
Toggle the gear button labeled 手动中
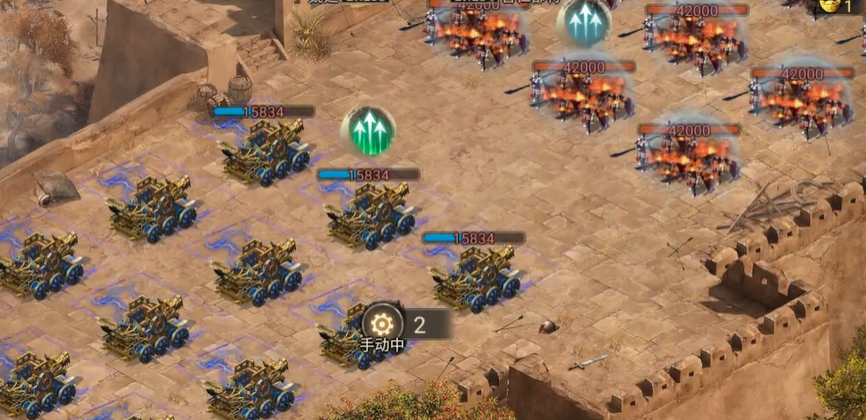[383, 323]
